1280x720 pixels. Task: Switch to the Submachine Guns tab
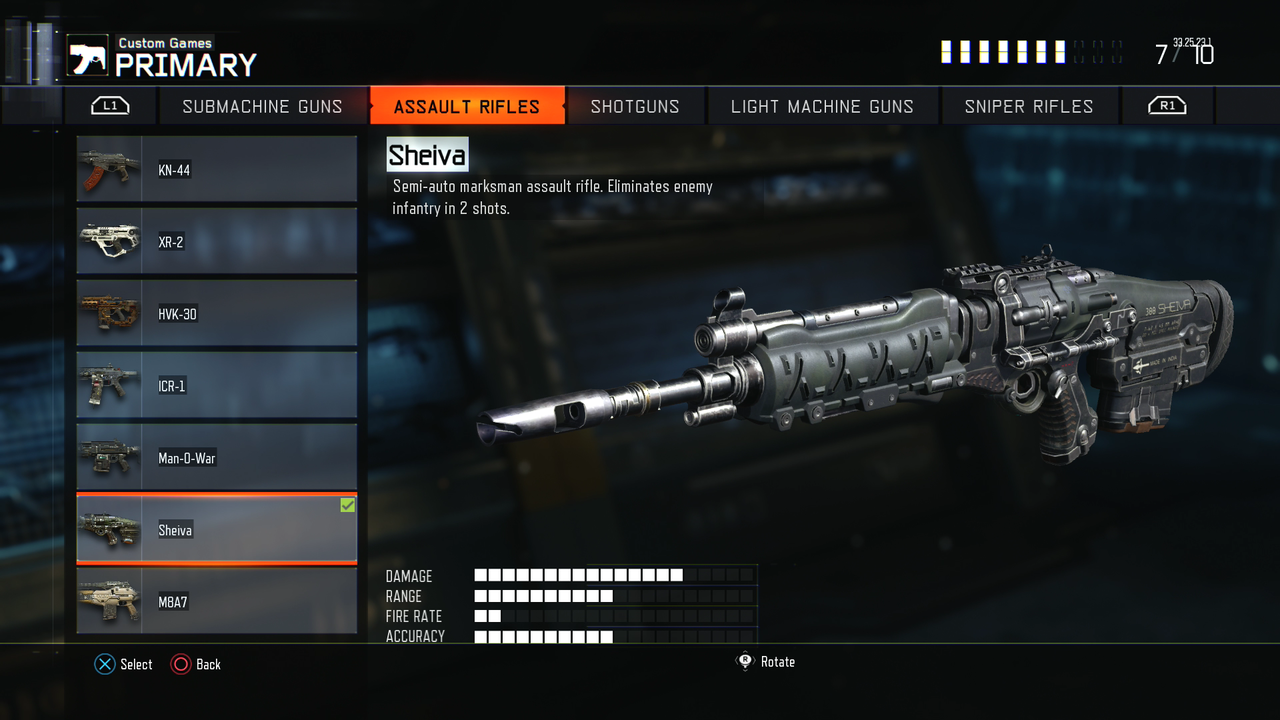point(262,106)
